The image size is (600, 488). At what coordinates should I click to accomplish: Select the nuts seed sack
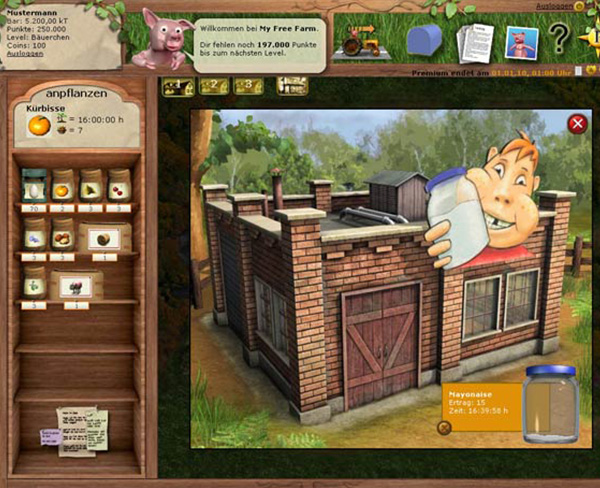tap(62, 236)
